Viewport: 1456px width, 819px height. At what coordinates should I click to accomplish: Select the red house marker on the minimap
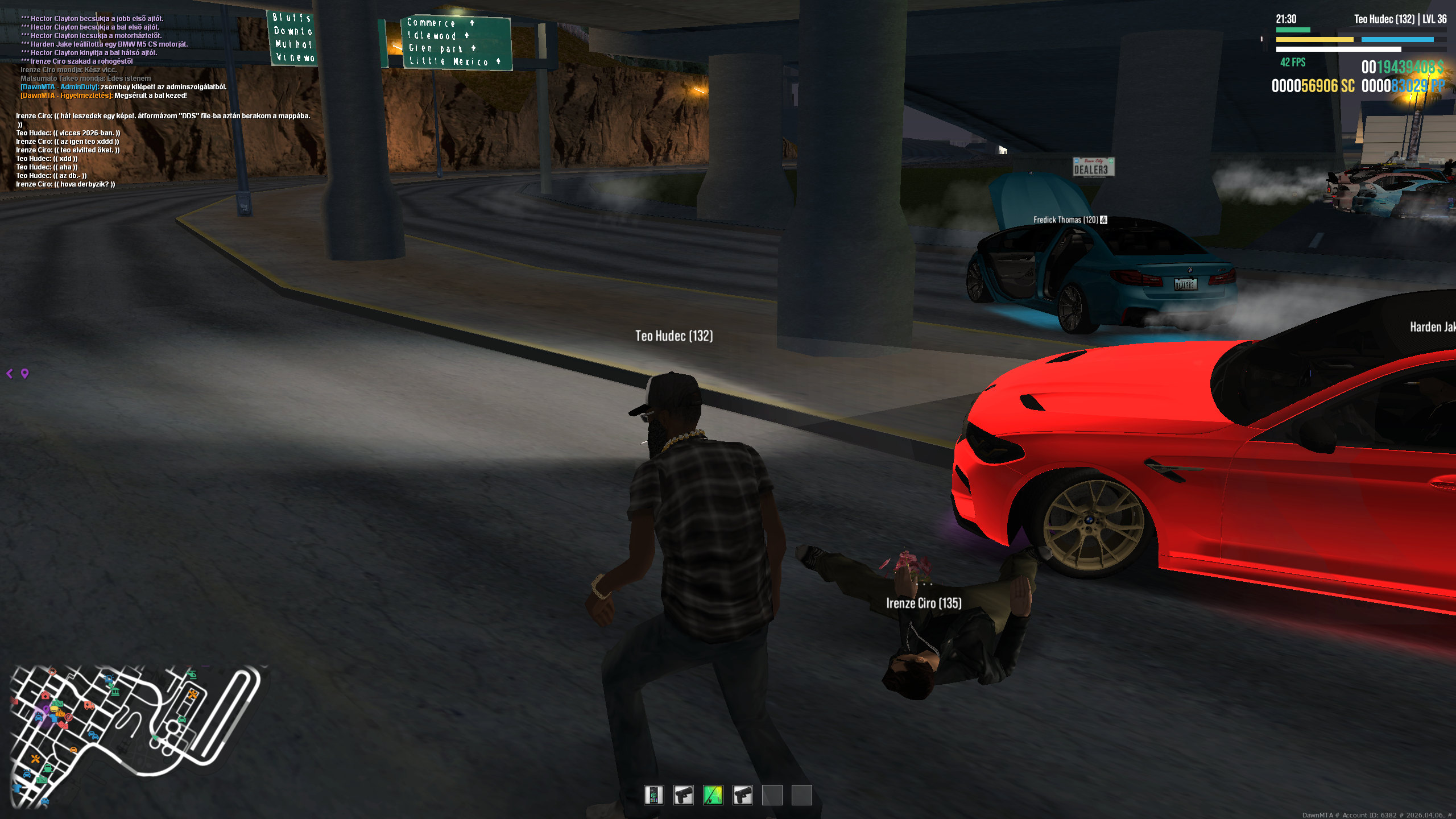click(x=45, y=695)
